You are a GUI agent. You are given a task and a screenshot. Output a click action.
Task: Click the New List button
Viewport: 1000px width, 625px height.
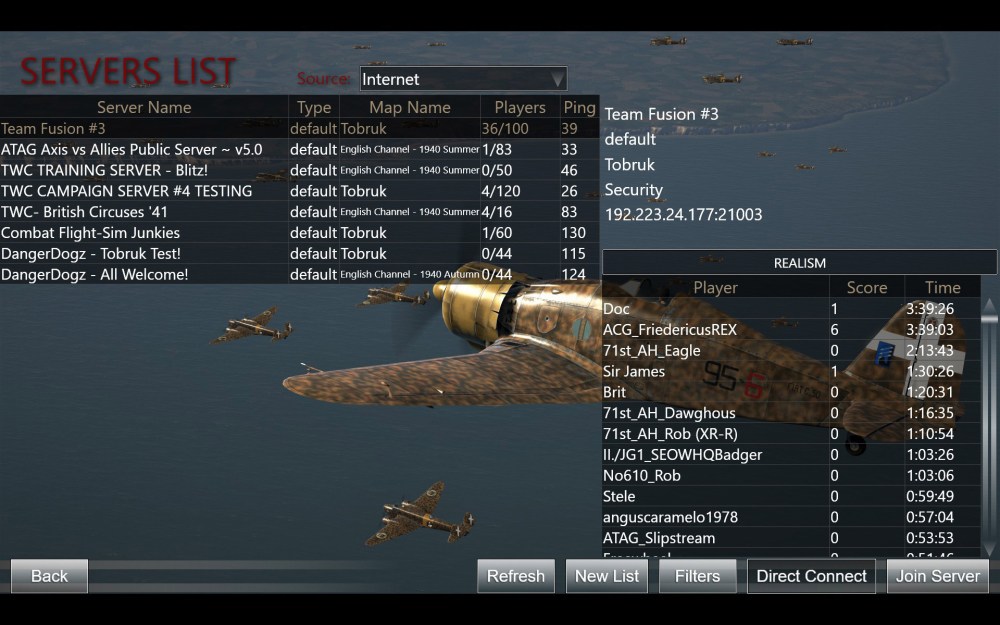tap(607, 576)
